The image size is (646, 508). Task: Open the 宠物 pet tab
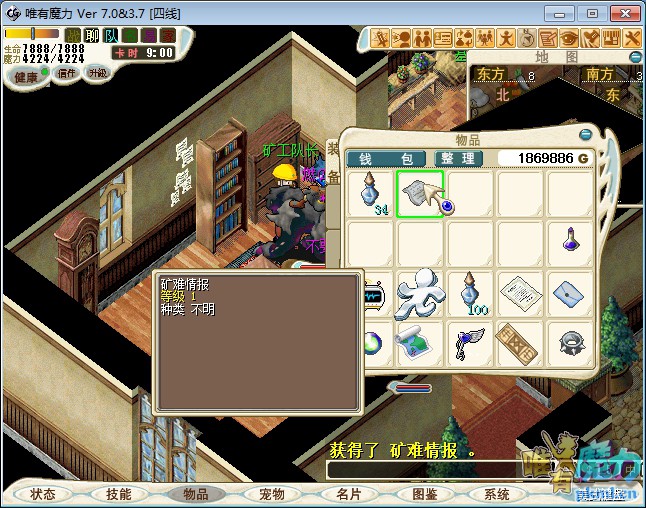[272, 494]
